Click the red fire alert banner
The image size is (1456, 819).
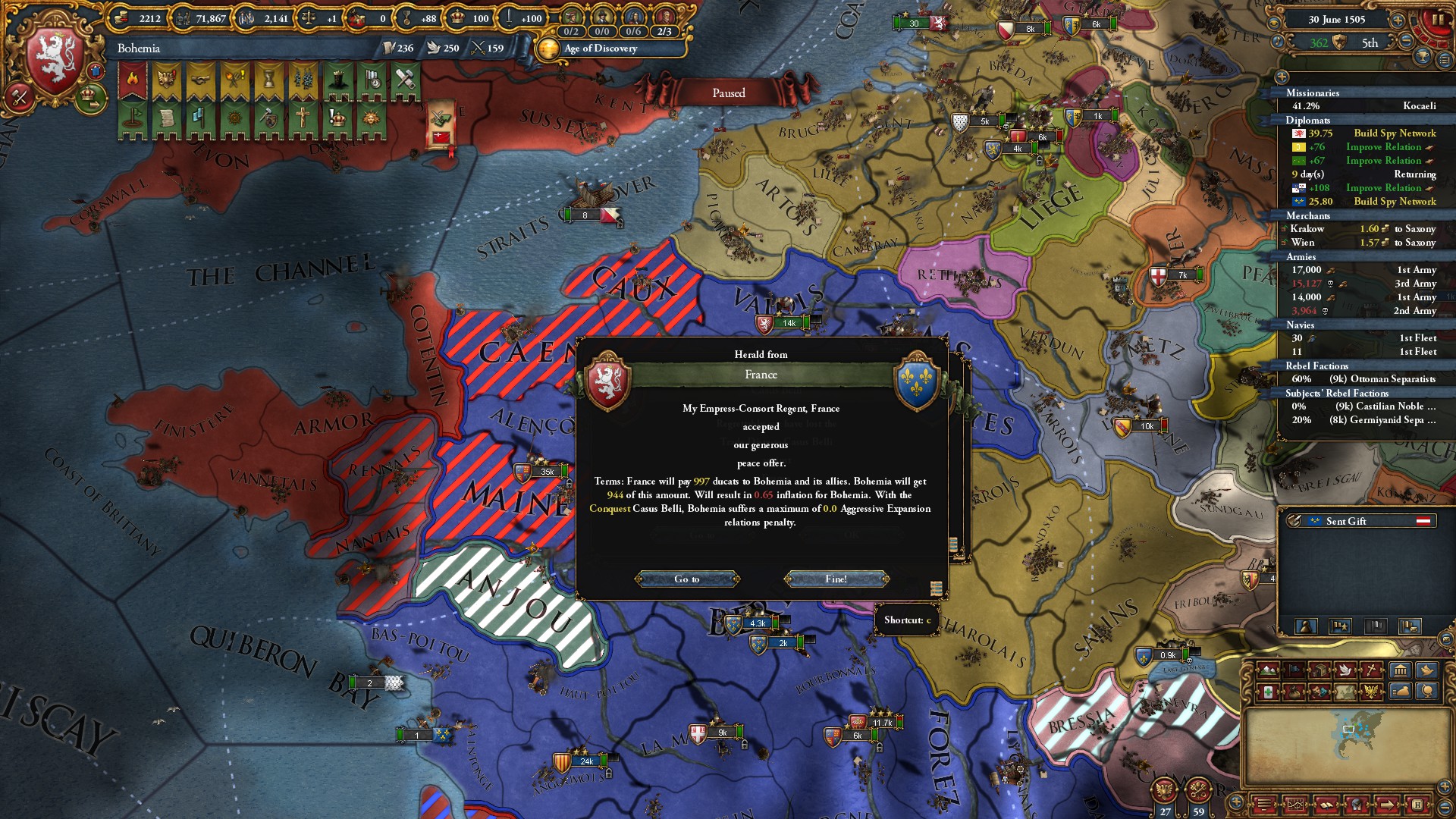133,80
